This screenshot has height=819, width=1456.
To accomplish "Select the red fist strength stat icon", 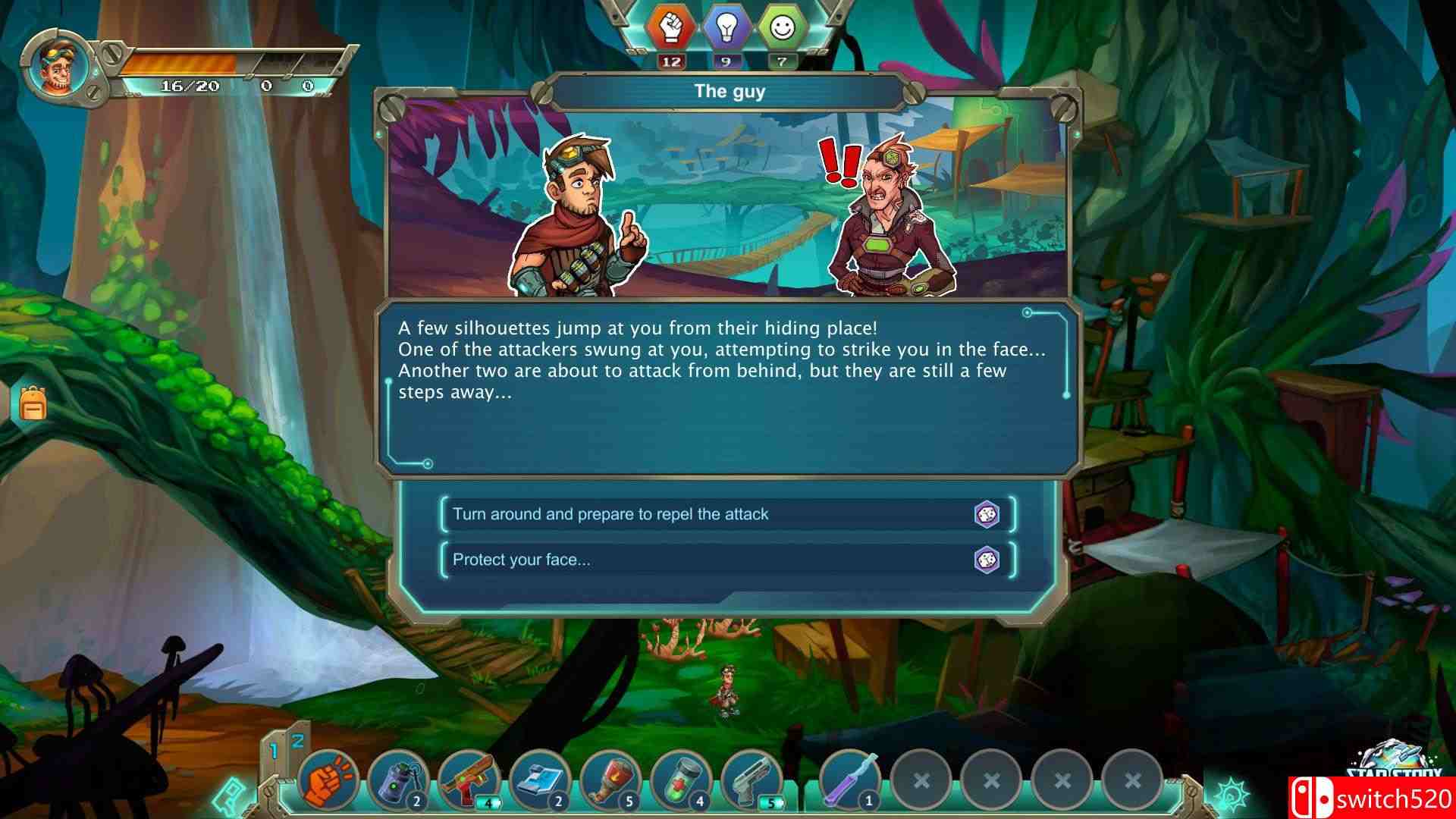I will pos(670,29).
